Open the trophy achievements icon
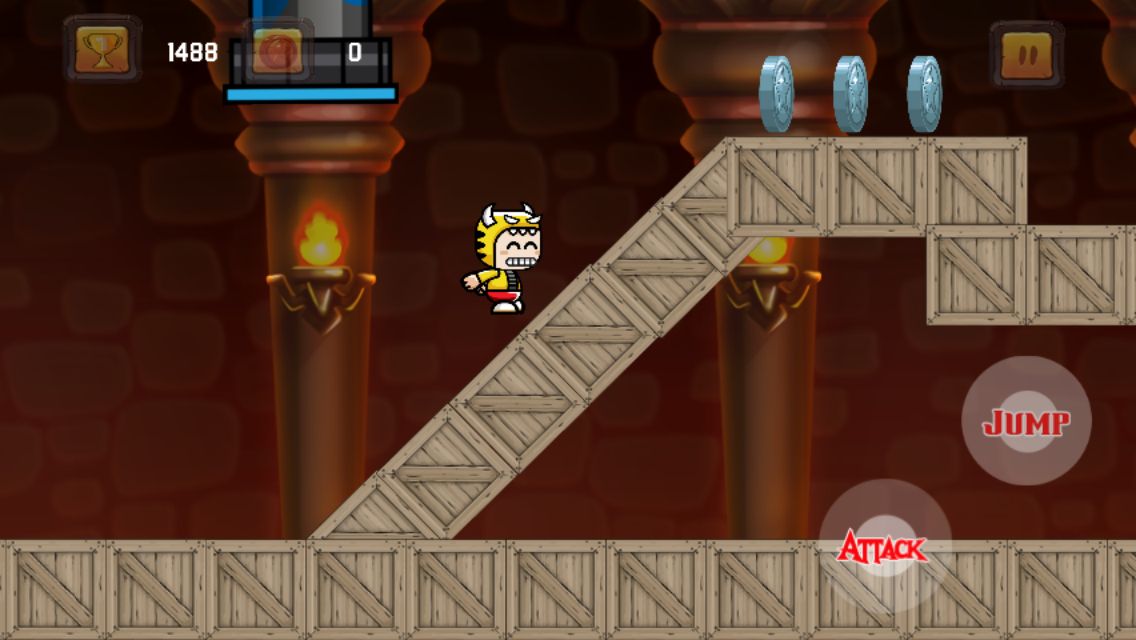The width and height of the screenshot is (1136, 640). tap(102, 50)
